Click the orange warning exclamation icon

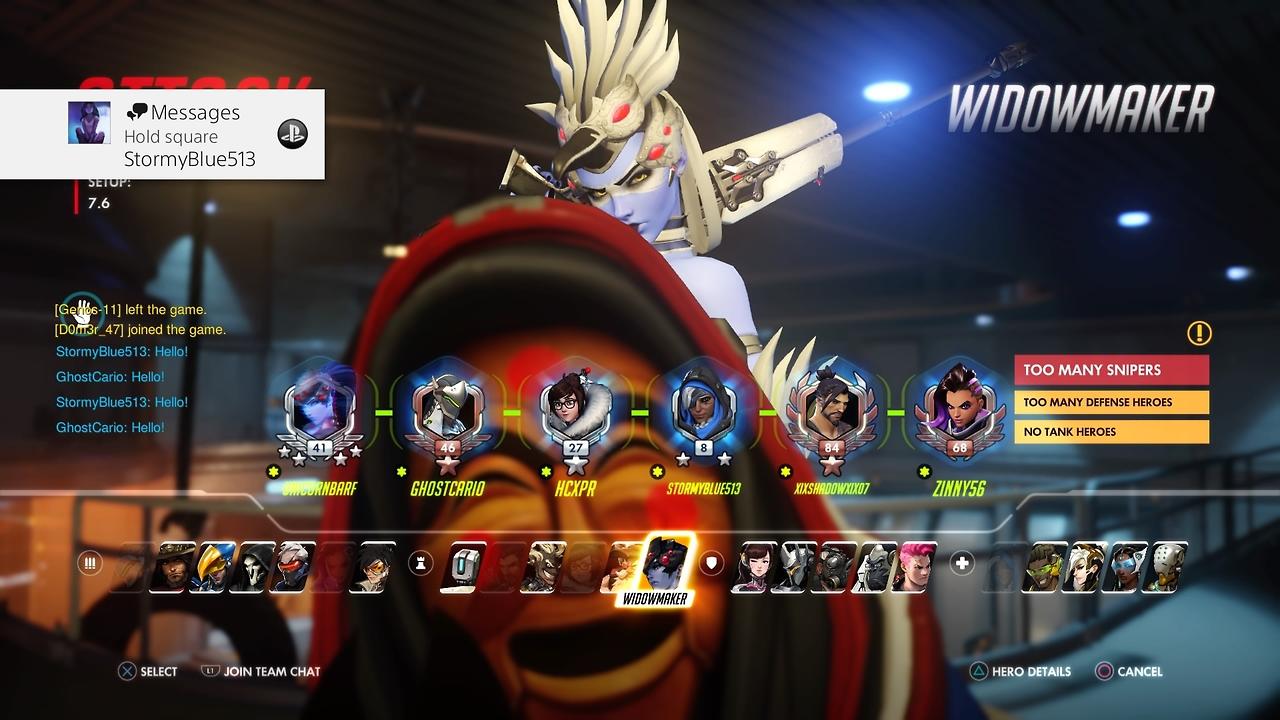coord(1197,333)
